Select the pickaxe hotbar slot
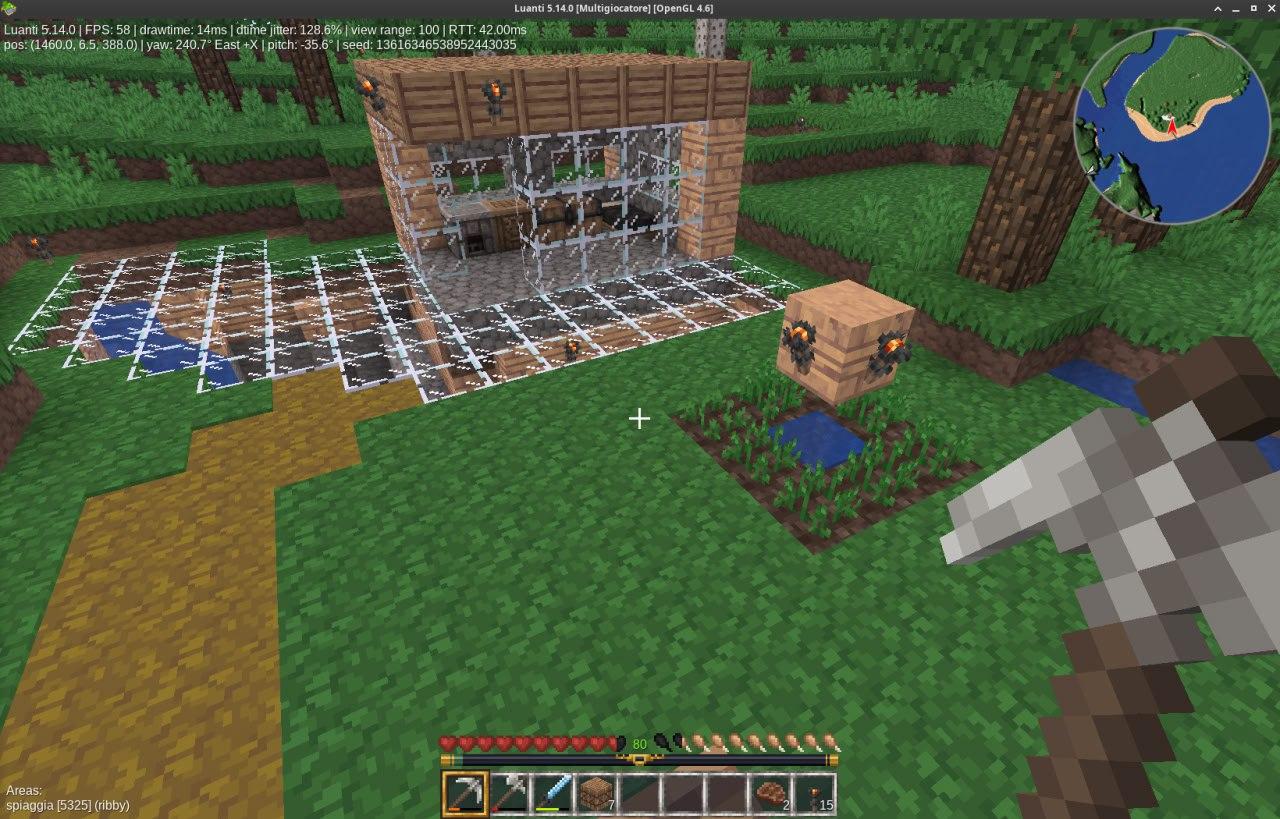This screenshot has height=819, width=1280. (x=463, y=794)
